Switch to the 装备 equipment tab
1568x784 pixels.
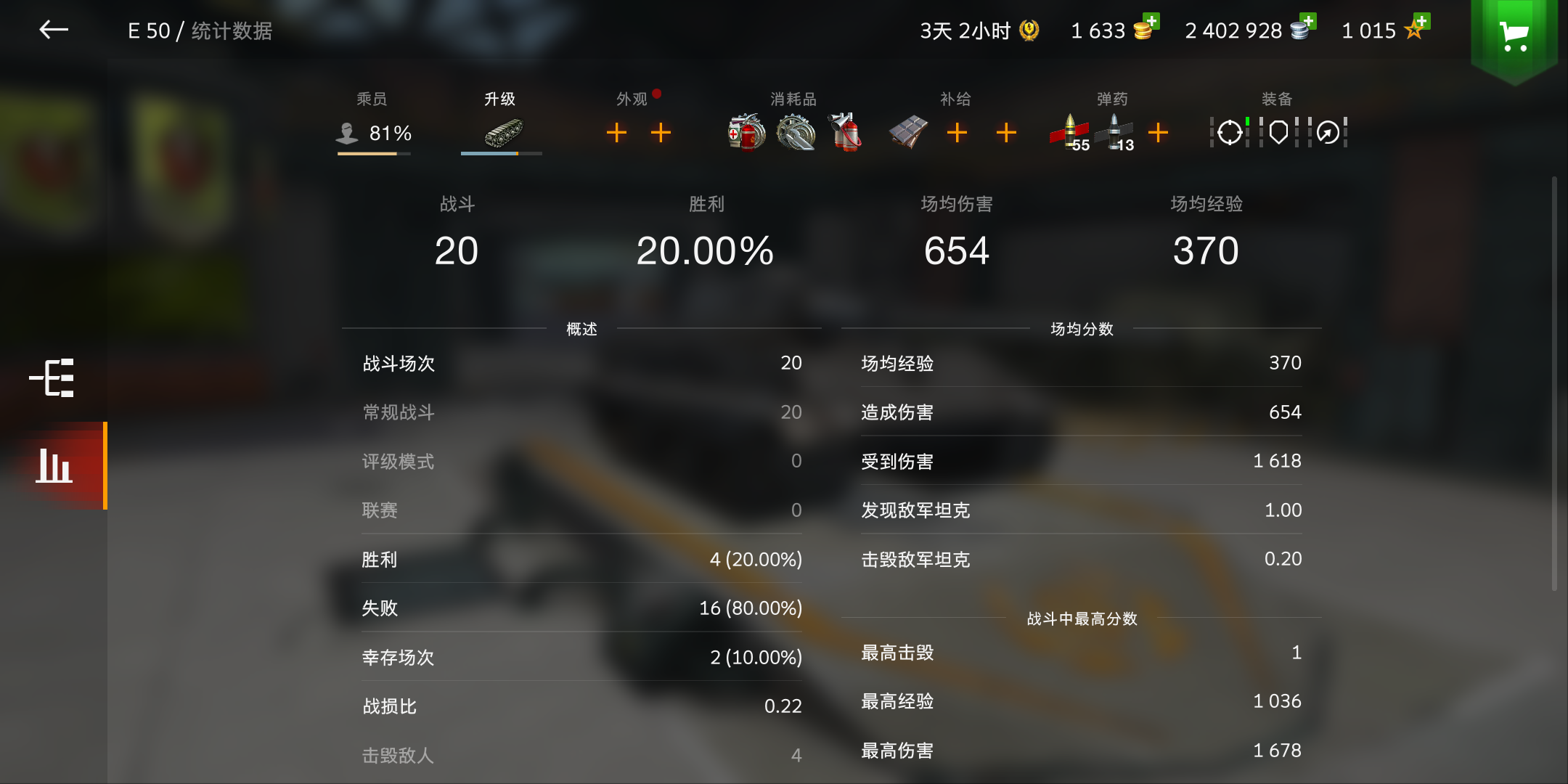coord(1275,98)
